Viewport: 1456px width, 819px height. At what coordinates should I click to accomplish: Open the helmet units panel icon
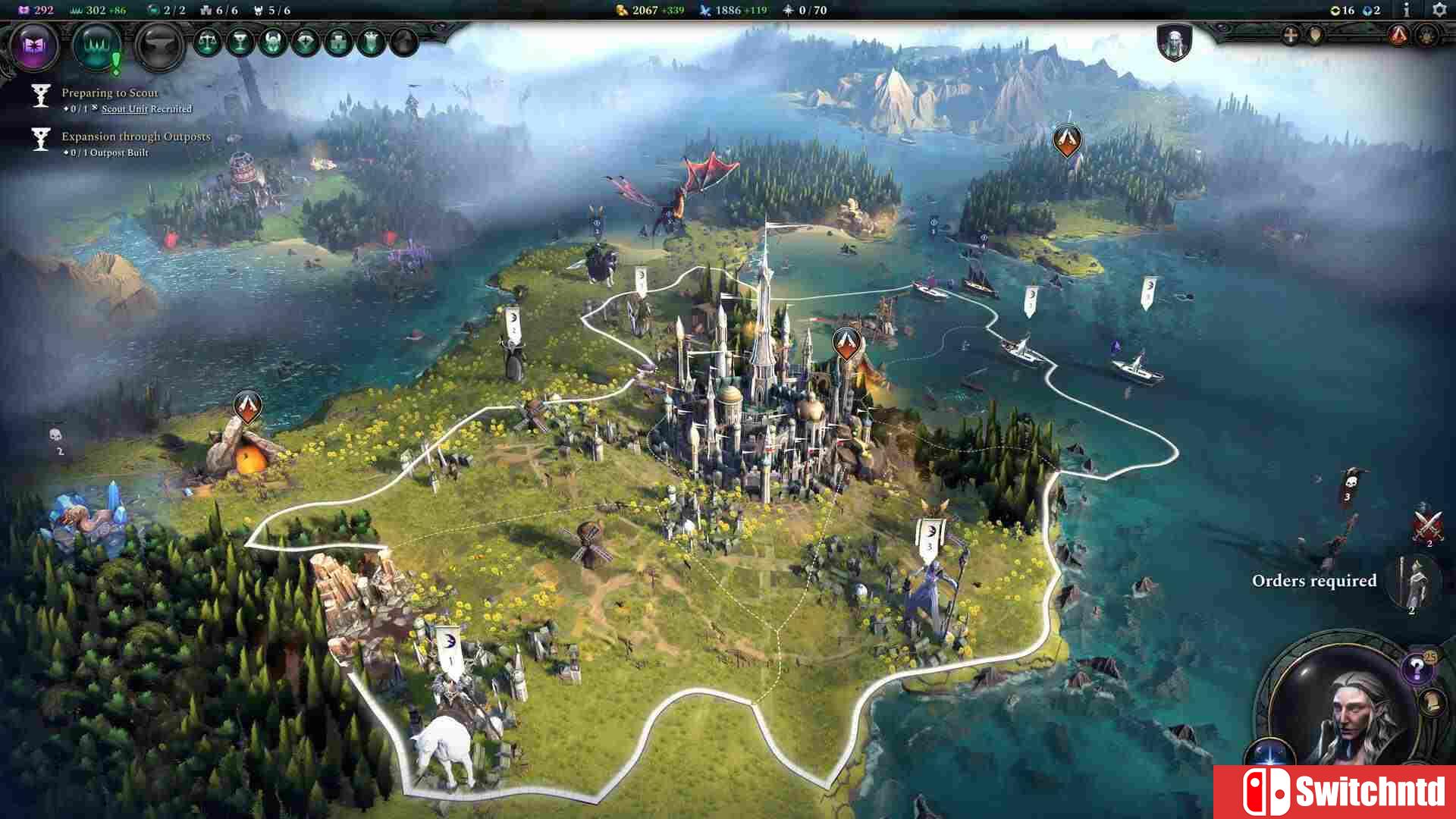(272, 42)
